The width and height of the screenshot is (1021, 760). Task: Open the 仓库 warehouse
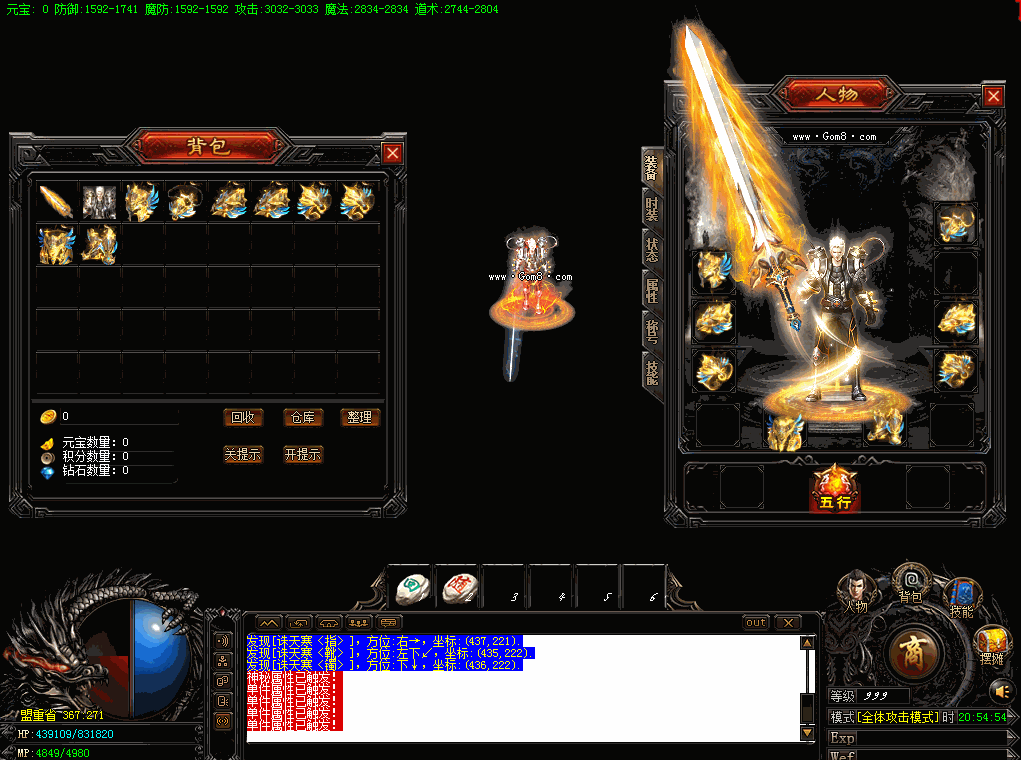click(x=301, y=418)
